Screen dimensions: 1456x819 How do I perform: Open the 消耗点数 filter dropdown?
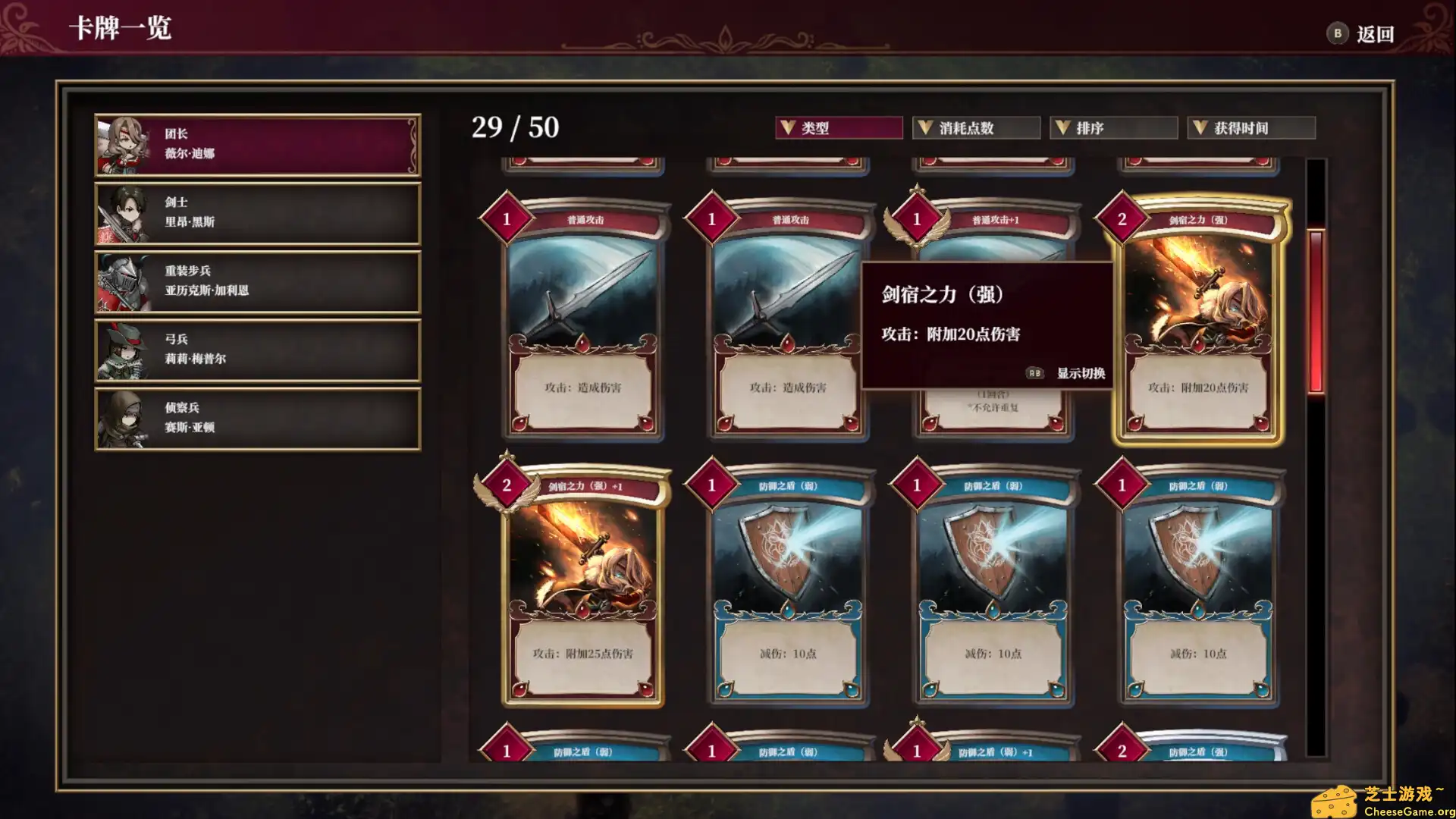pos(974,127)
